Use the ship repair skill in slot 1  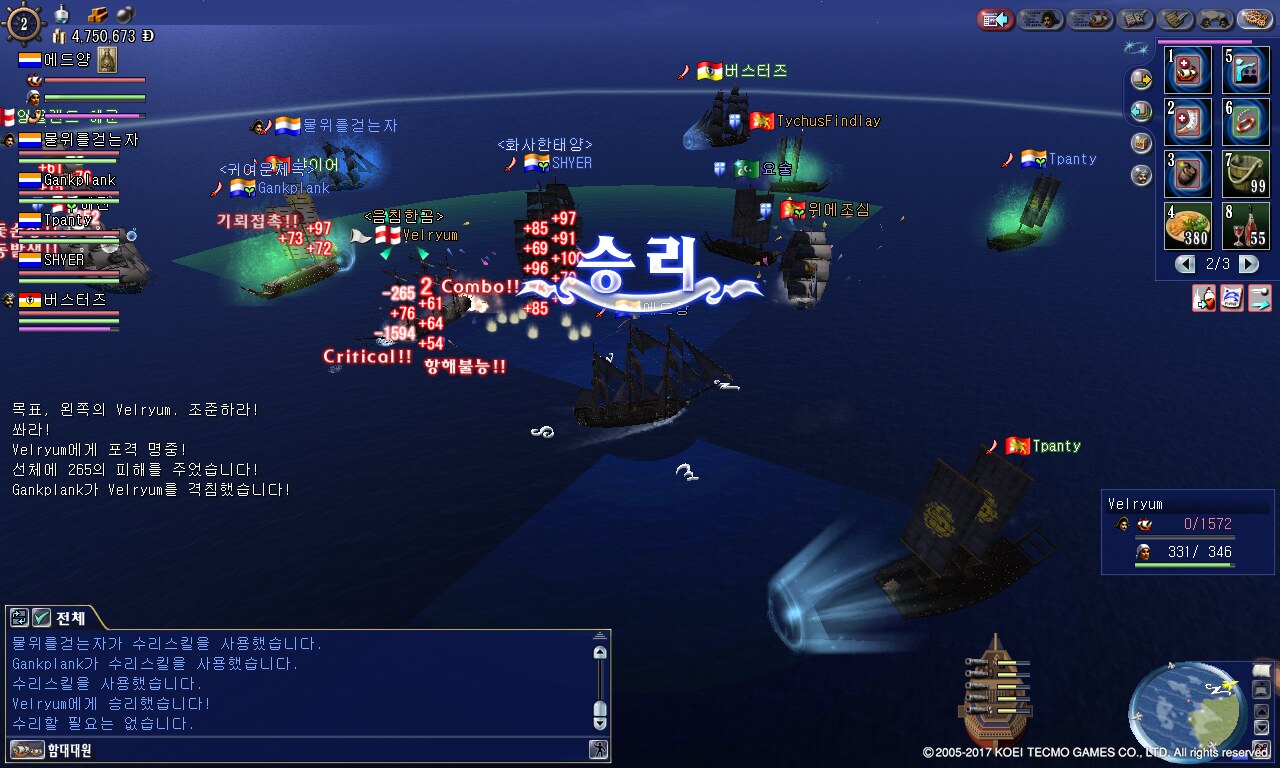[1187, 69]
